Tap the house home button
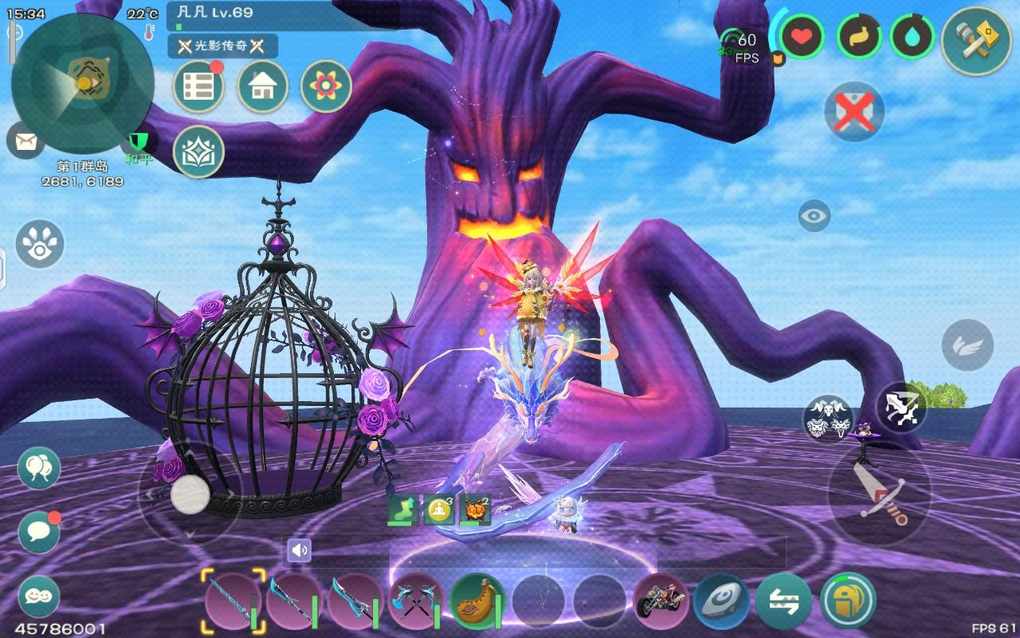This screenshot has width=1020, height=638. click(x=262, y=87)
